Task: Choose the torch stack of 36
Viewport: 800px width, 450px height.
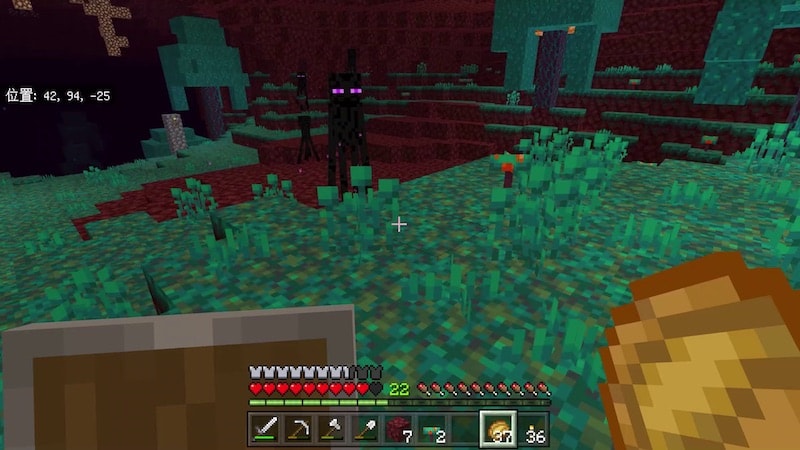Action: pos(531,429)
